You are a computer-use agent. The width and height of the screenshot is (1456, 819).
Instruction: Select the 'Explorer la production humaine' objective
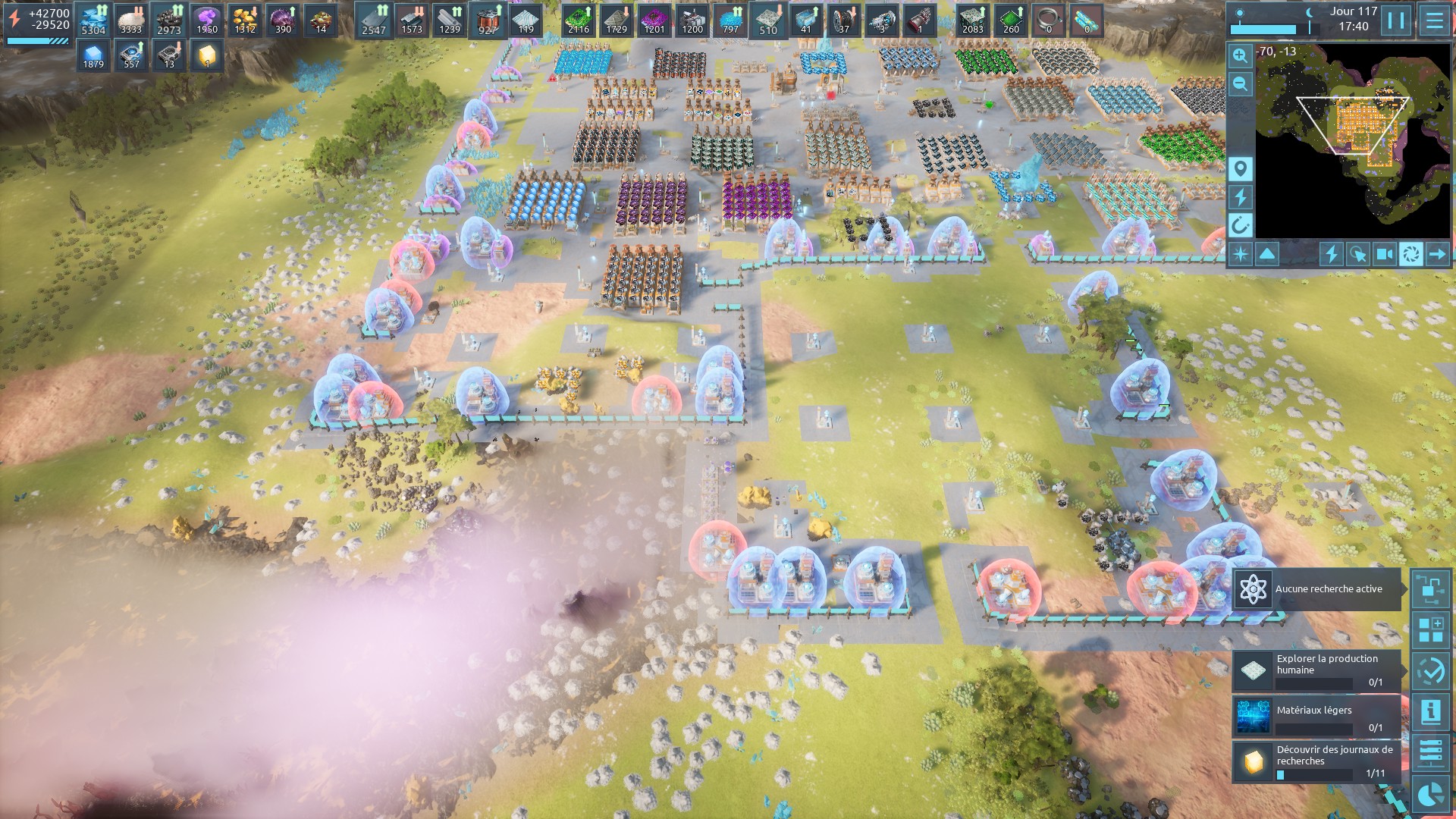1317,671
